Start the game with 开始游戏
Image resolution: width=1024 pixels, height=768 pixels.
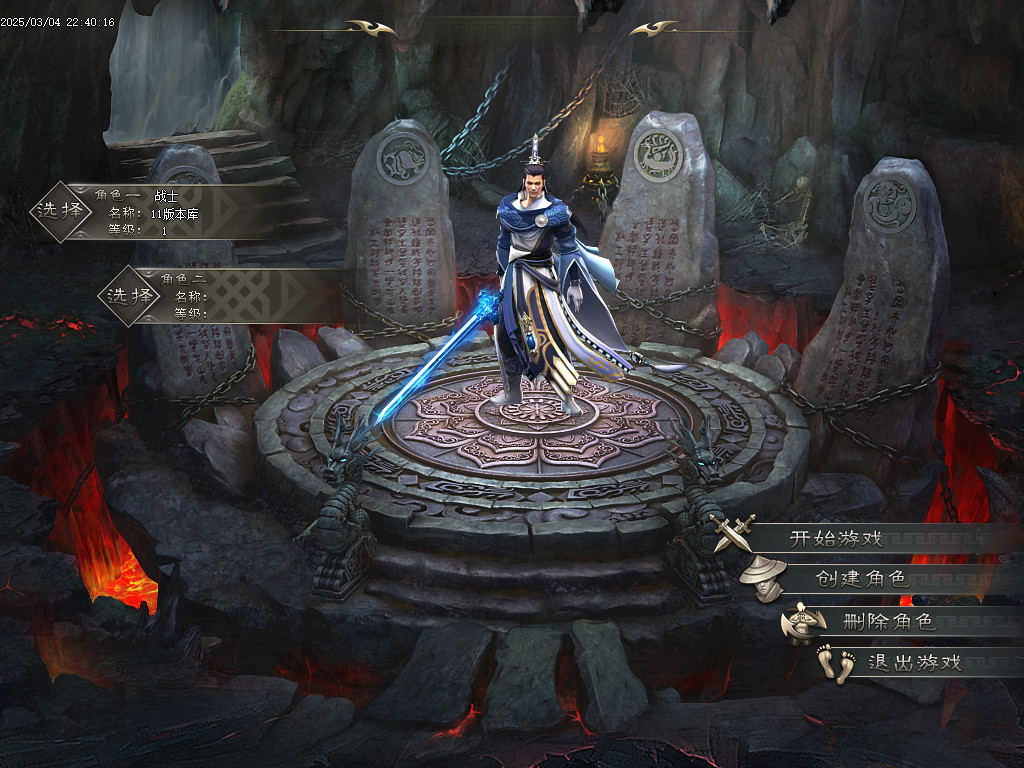pyautogui.click(x=836, y=539)
